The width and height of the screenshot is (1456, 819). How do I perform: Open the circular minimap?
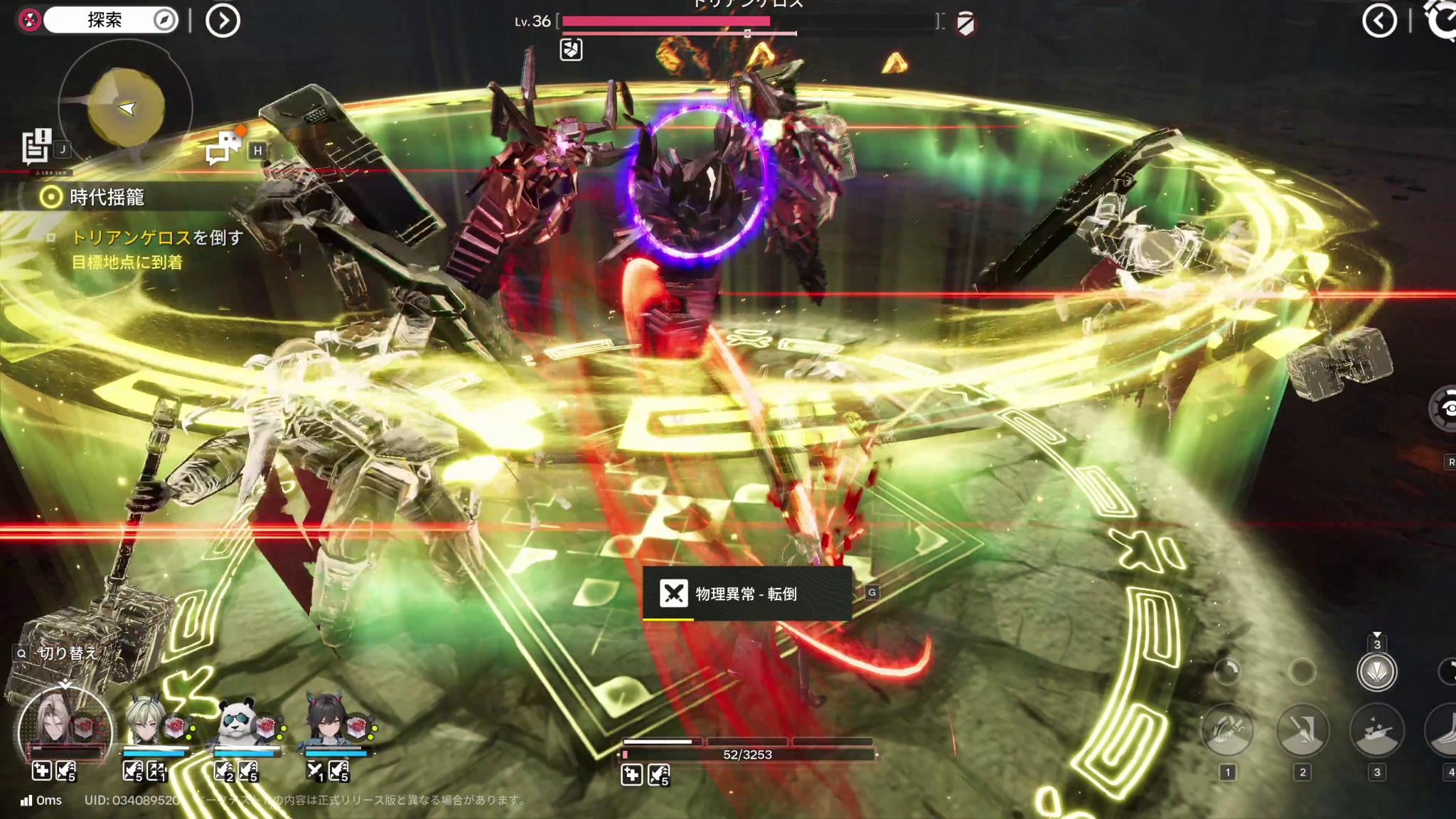(x=126, y=107)
